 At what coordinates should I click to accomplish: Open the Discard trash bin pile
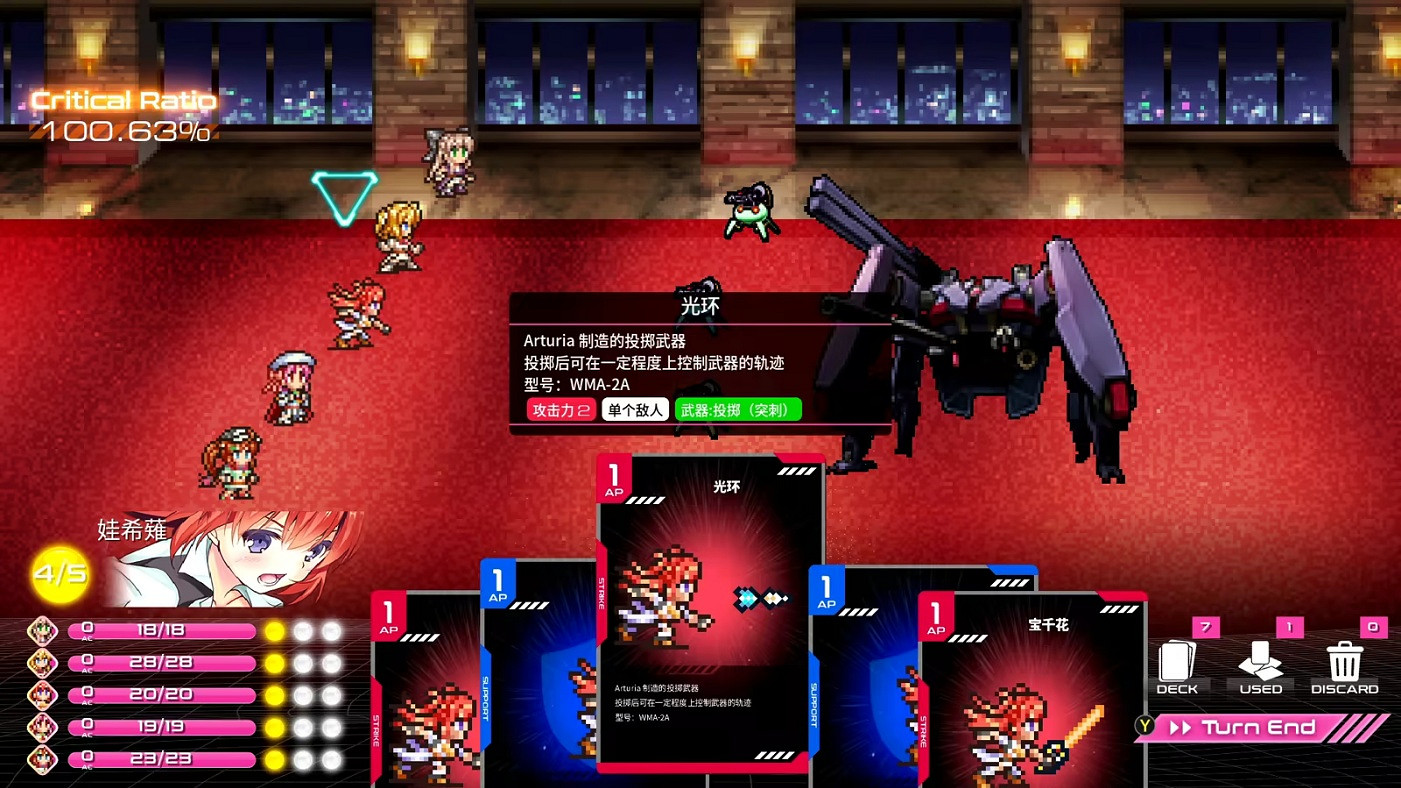tap(1344, 662)
